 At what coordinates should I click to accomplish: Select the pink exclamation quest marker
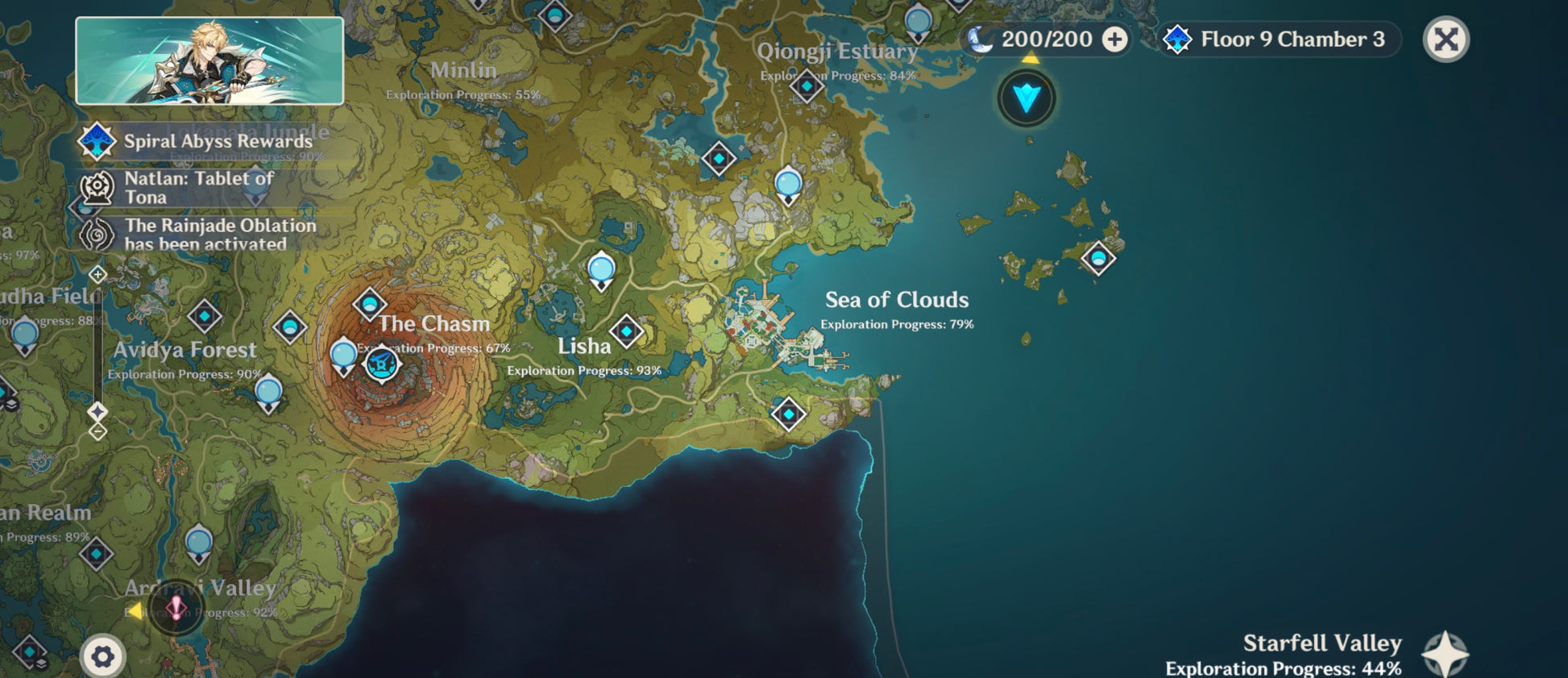tap(176, 608)
